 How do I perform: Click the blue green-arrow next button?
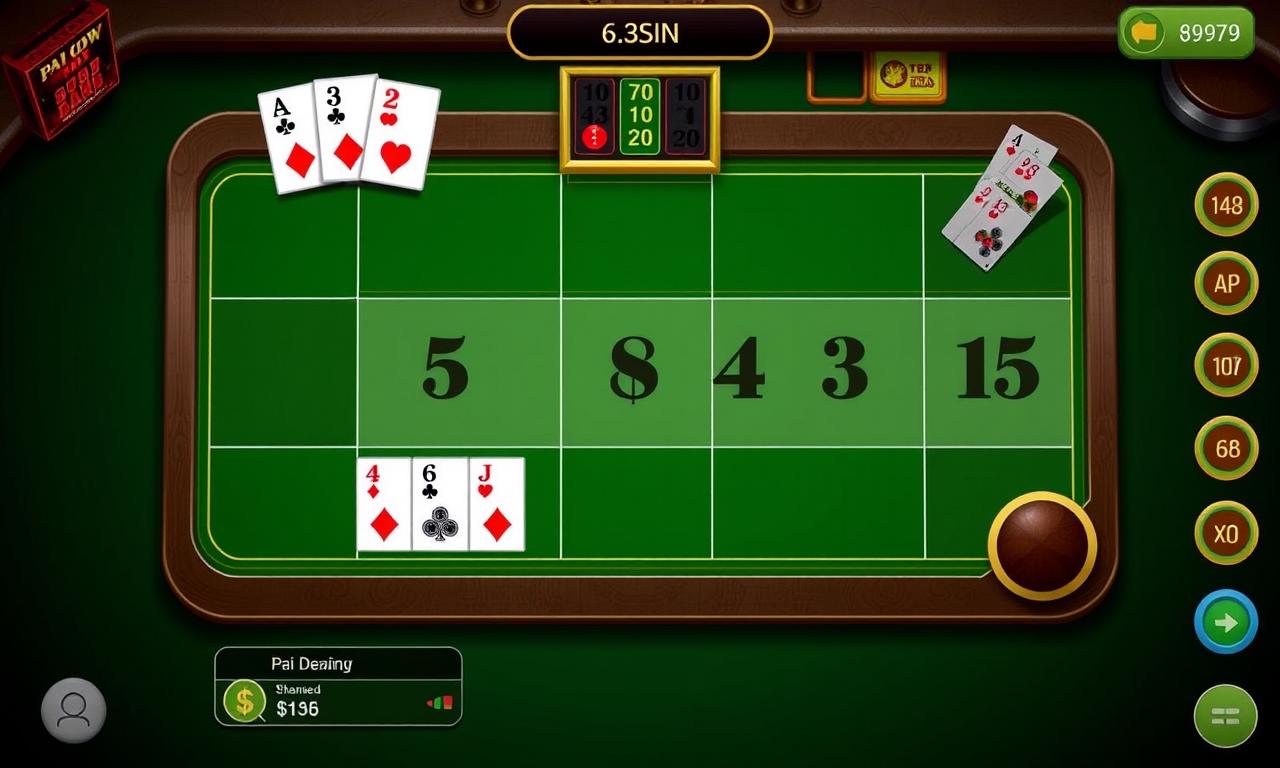1226,622
